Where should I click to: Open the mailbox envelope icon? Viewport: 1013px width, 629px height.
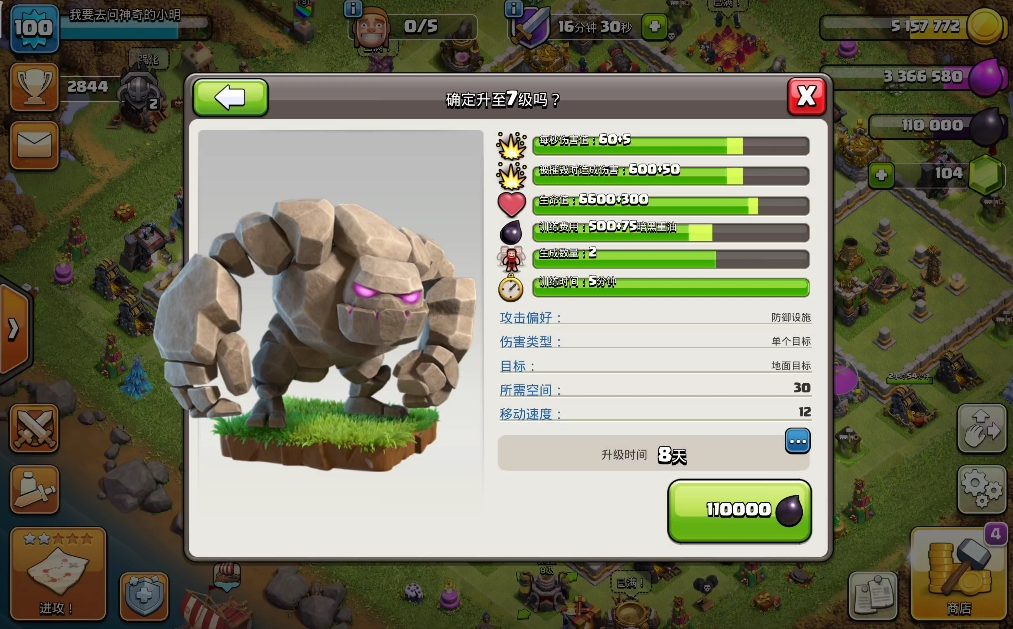pyautogui.click(x=34, y=146)
